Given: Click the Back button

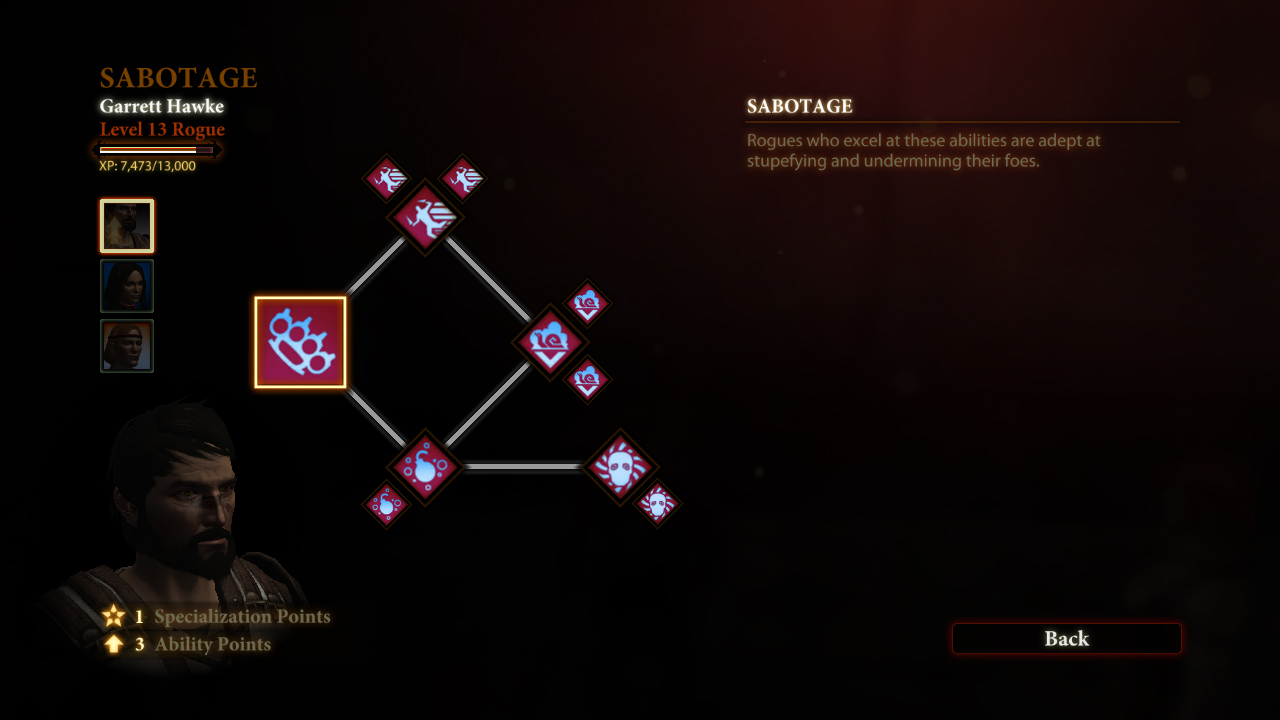Looking at the screenshot, I should (x=1066, y=639).
